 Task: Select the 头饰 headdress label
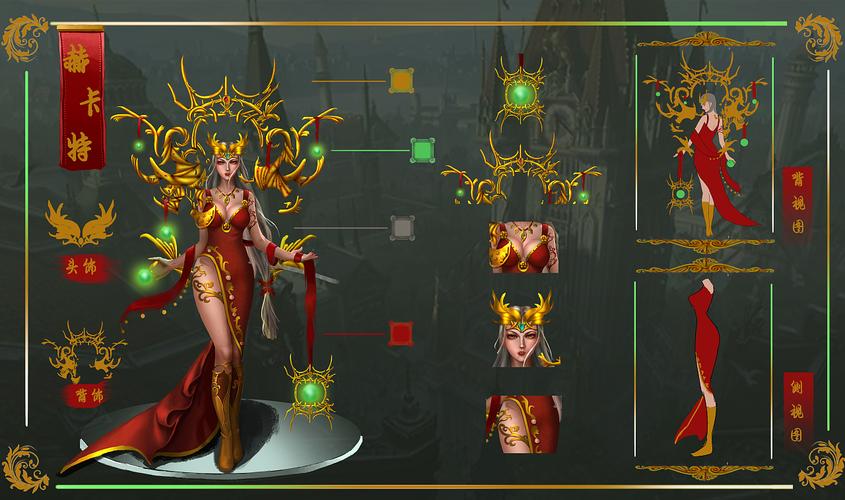pos(82,267)
